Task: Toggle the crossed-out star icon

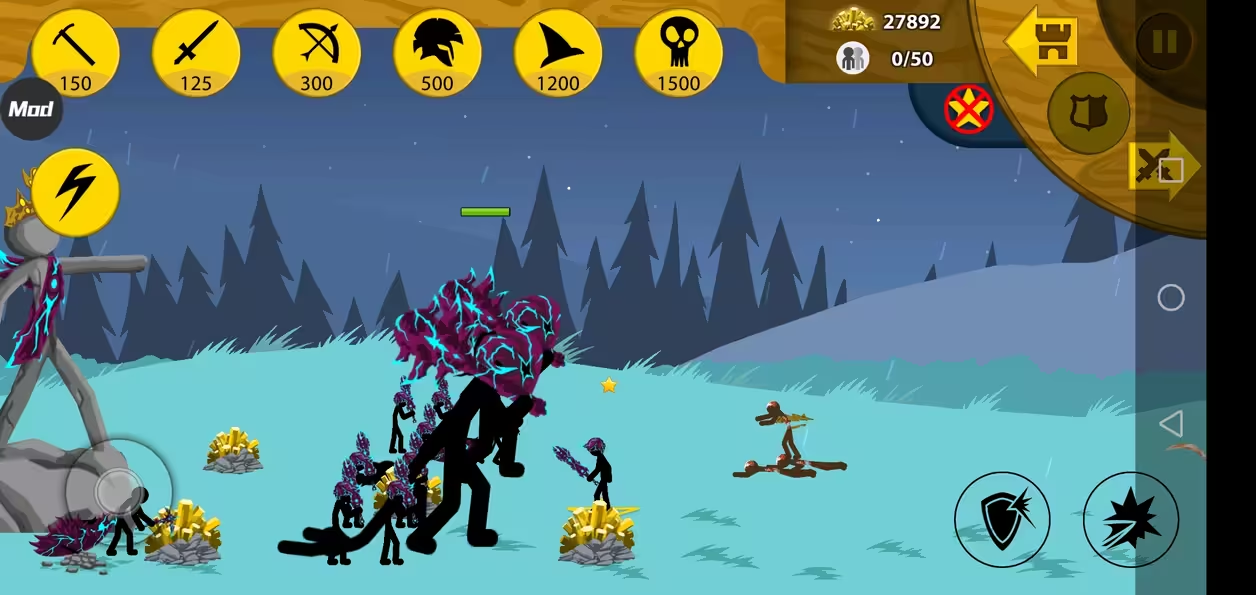Action: click(x=968, y=109)
